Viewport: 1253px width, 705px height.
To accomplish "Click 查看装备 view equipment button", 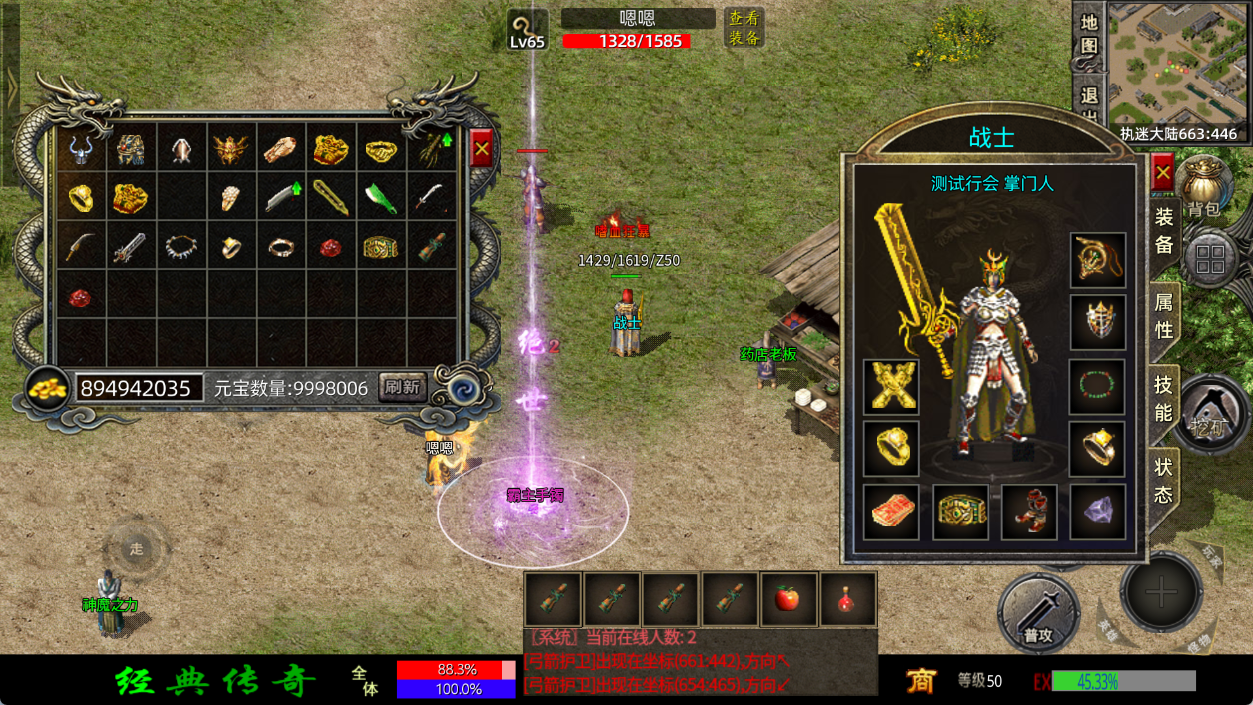I will [744, 28].
